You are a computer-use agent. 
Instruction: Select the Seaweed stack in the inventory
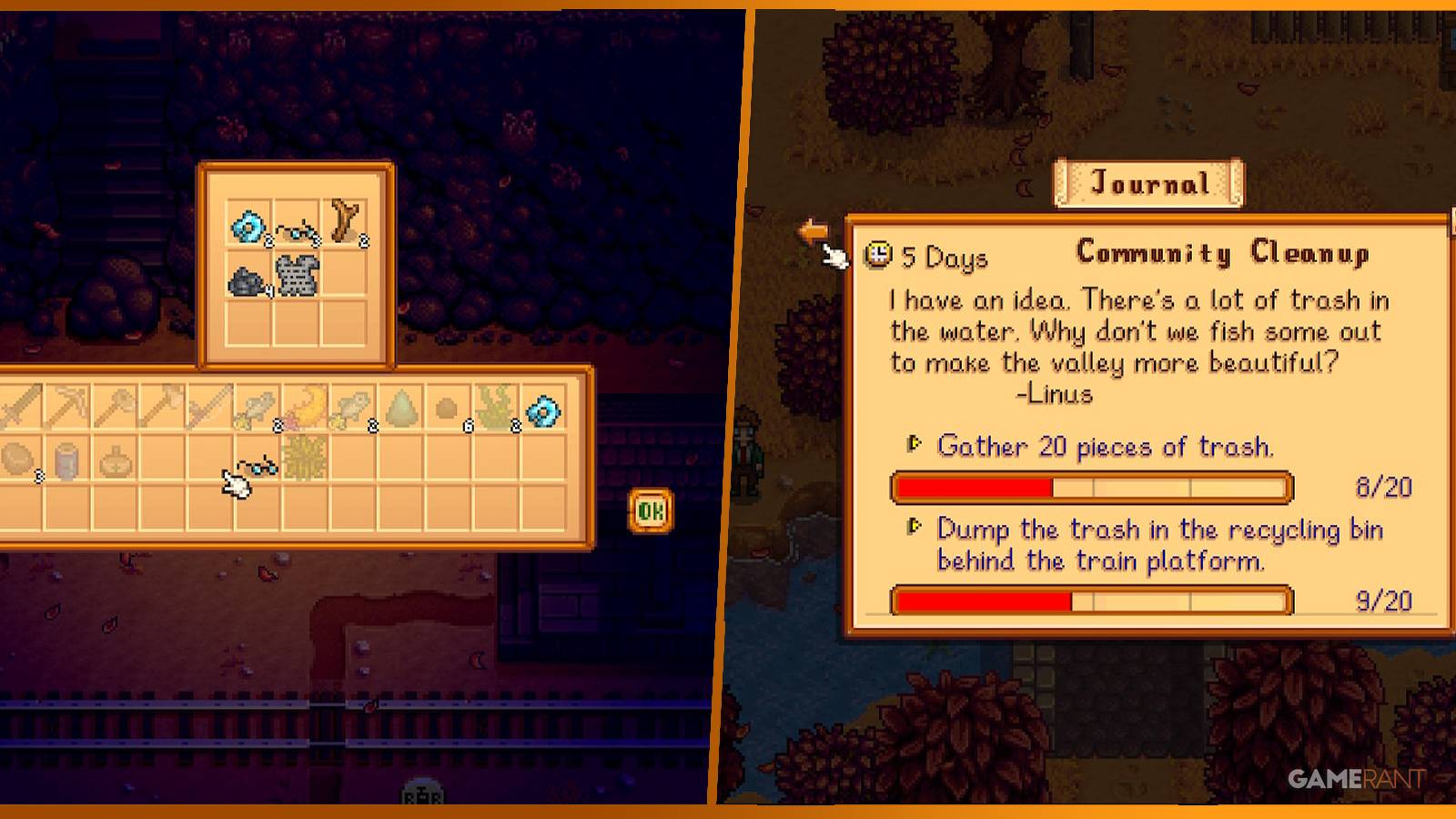(x=494, y=407)
